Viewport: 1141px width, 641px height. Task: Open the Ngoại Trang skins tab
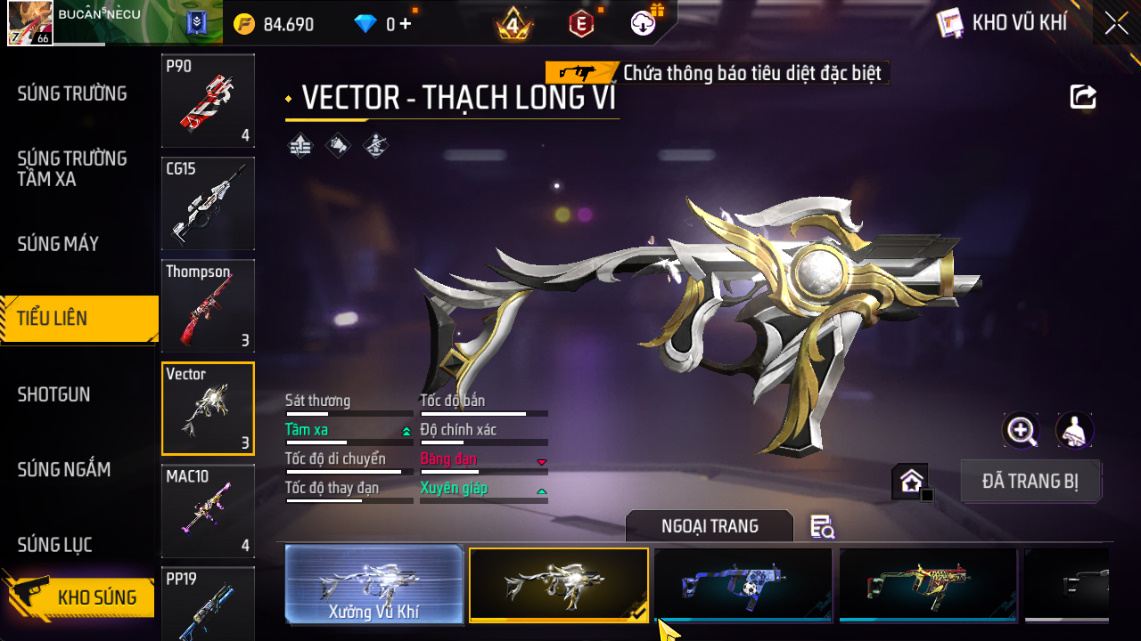[709, 526]
